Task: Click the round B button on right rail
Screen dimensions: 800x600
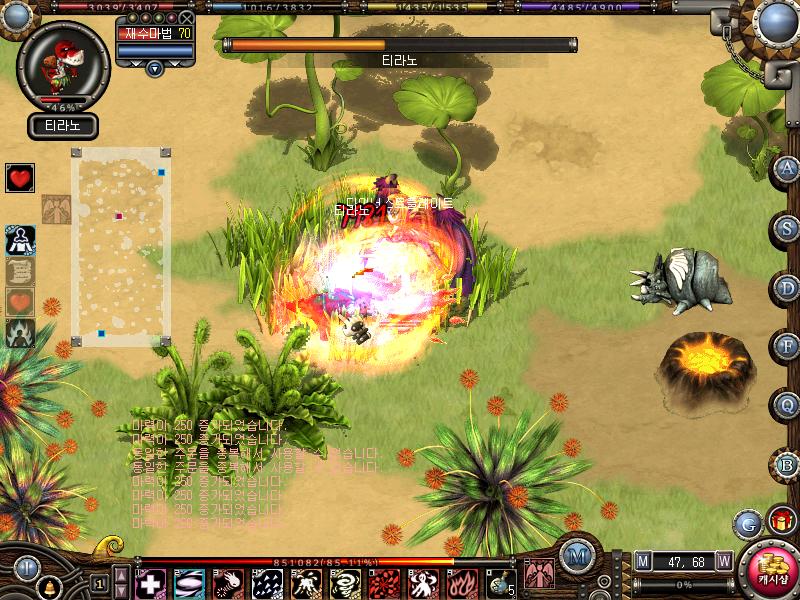Action: [787, 465]
